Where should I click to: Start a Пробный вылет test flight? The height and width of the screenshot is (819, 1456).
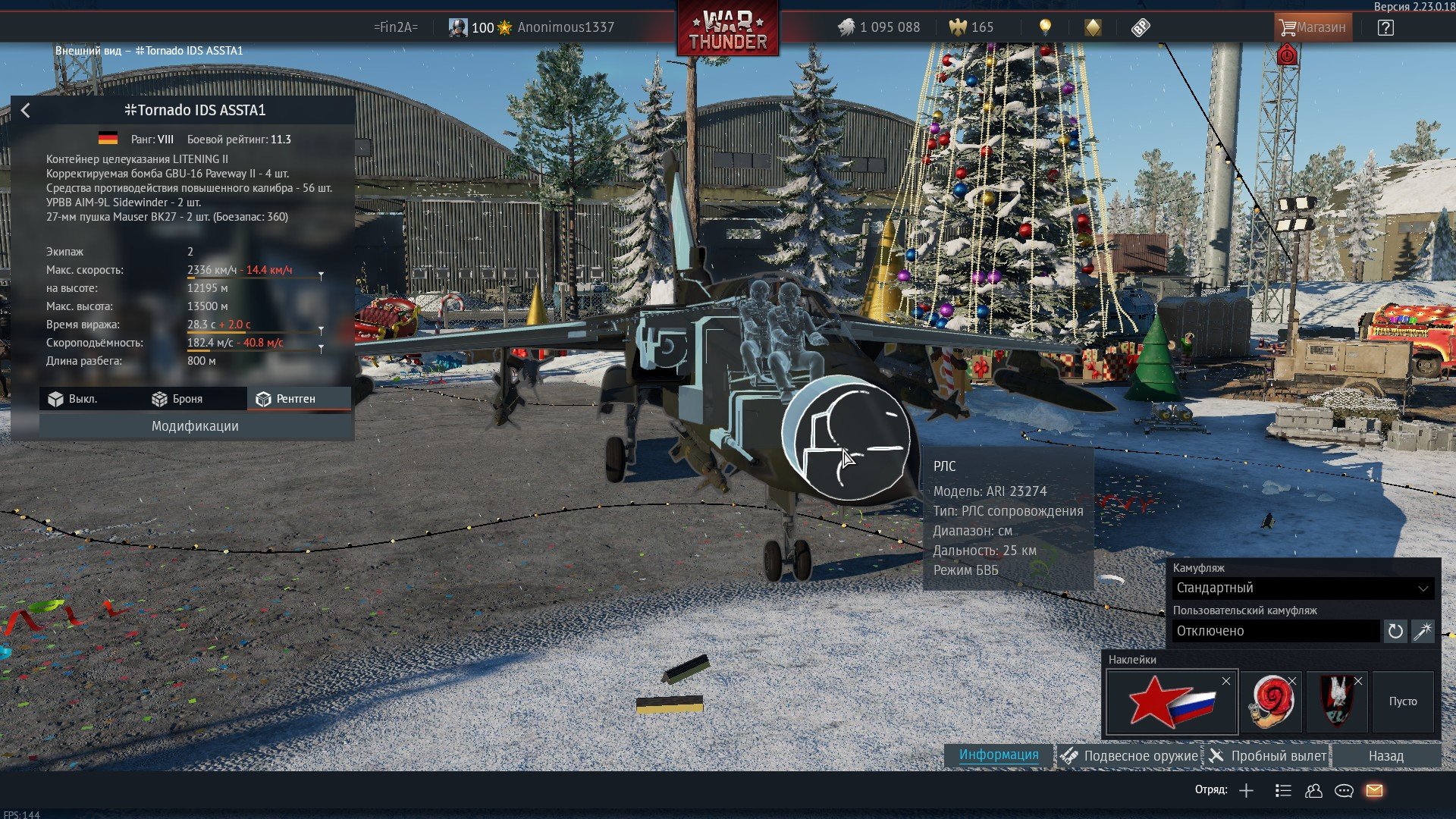(1268, 756)
